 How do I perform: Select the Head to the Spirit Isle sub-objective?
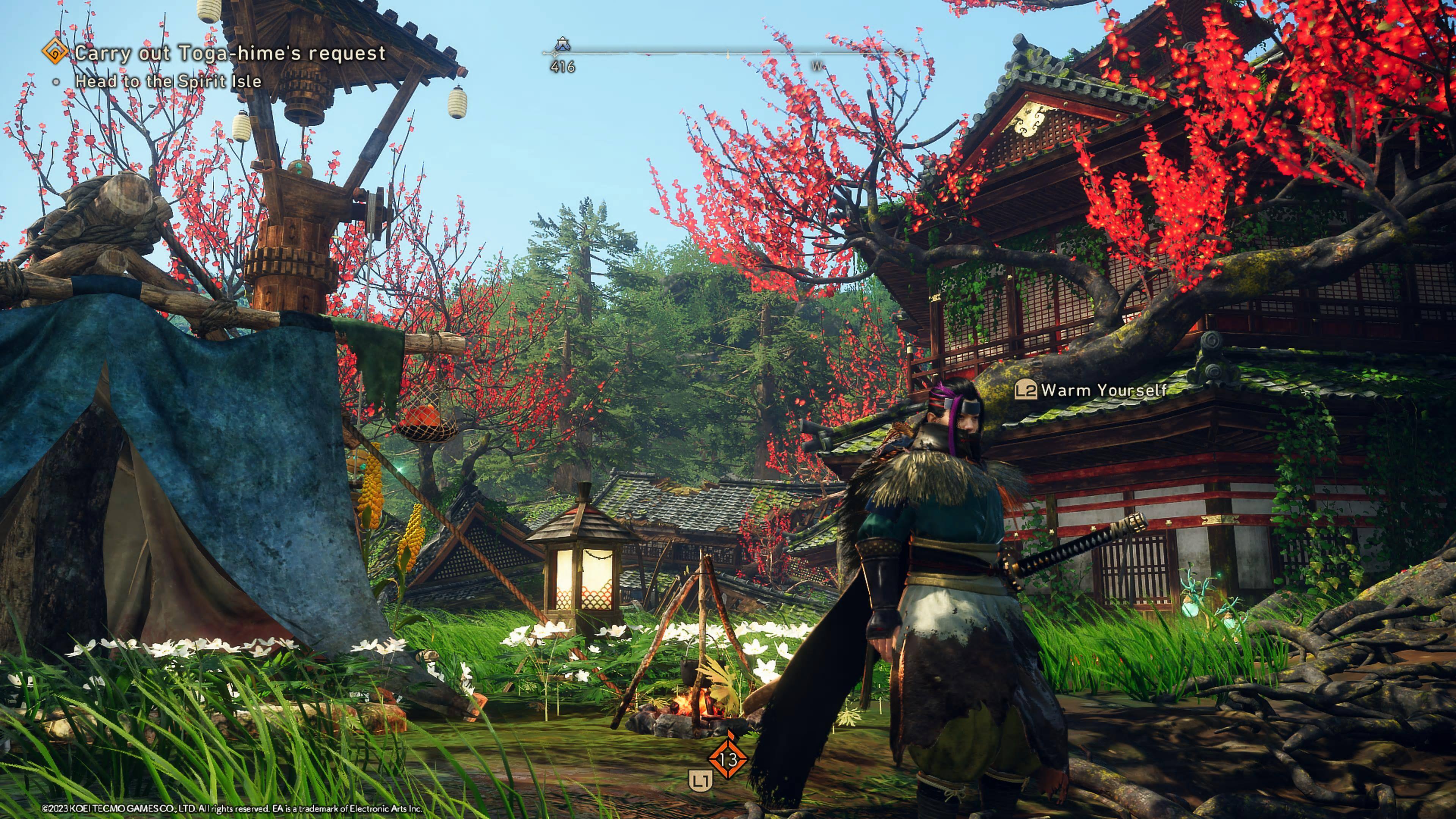tap(168, 82)
